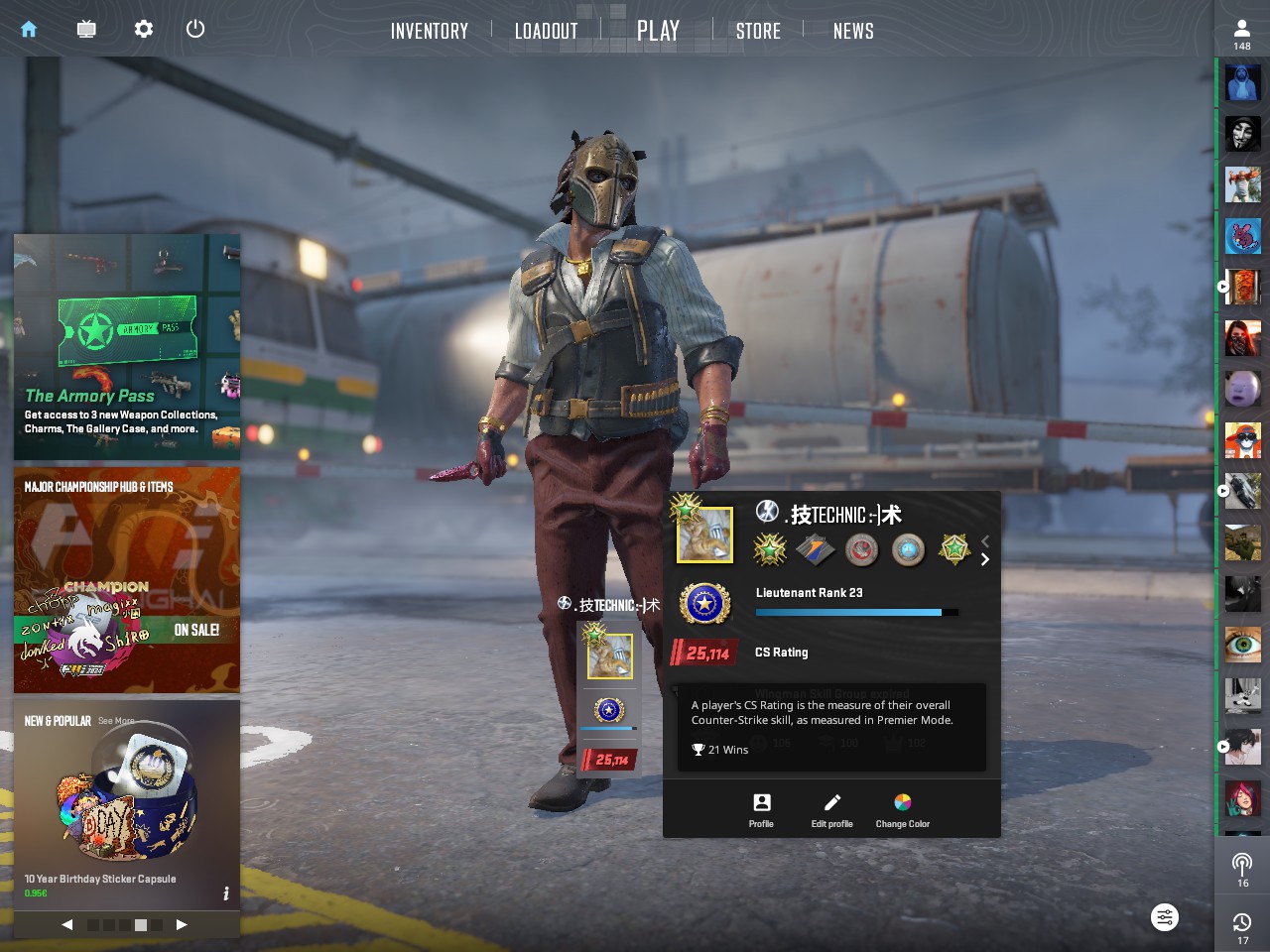Open the Store tab
Image resolution: width=1270 pixels, height=952 pixels.
[758, 31]
